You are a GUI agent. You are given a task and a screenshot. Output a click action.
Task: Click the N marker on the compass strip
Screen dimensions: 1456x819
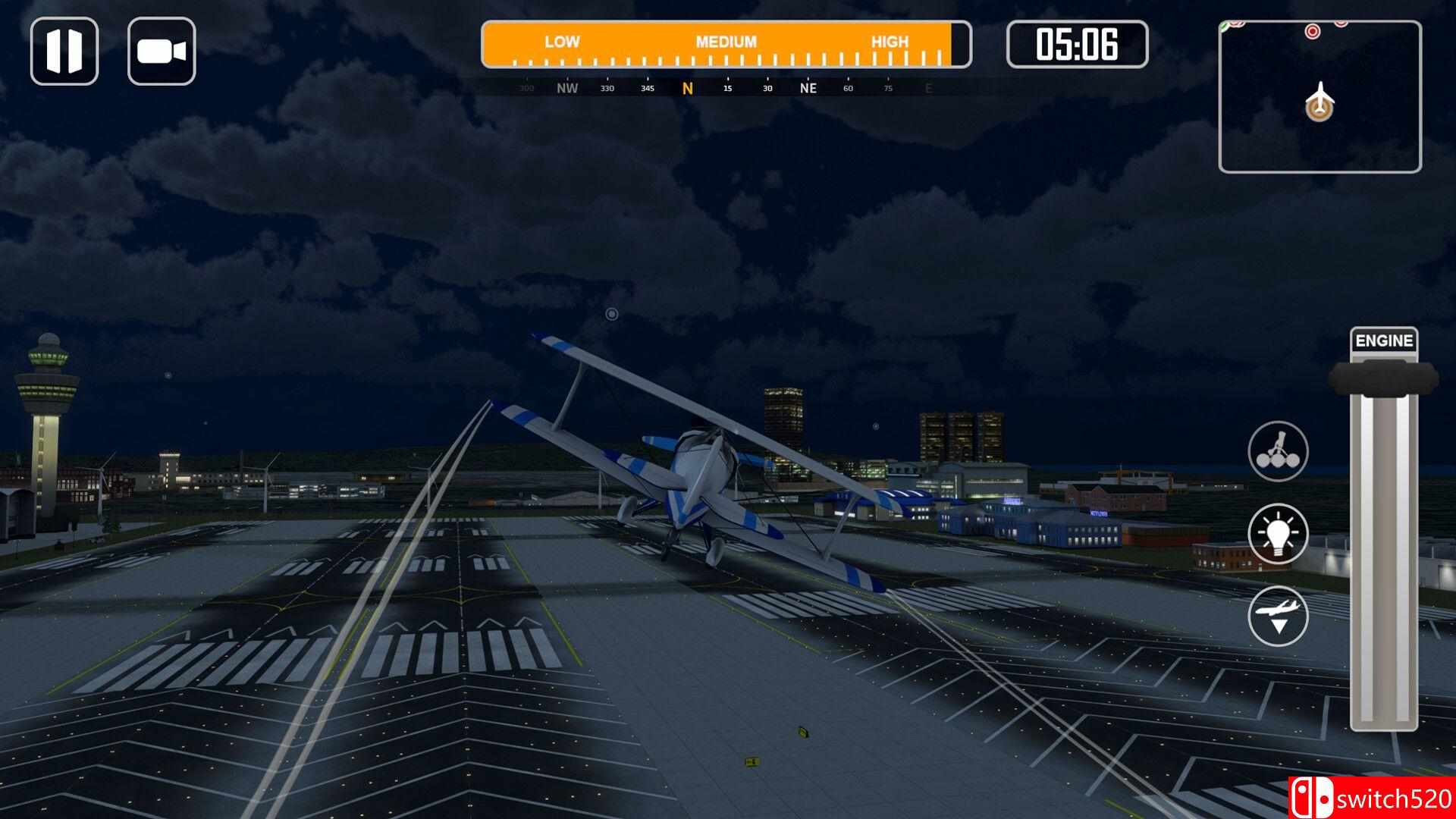pos(687,88)
